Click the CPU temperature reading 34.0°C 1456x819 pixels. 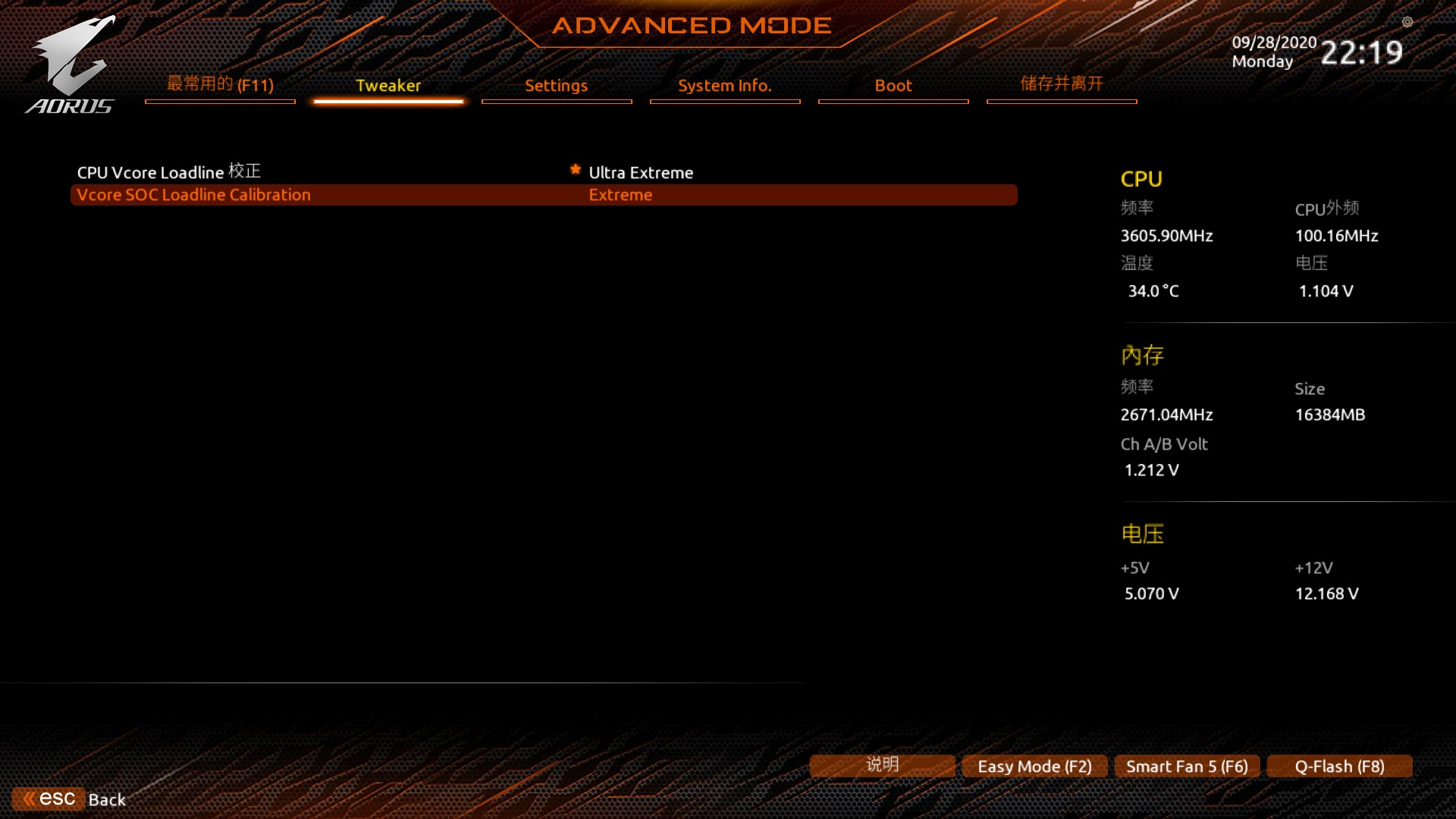pyautogui.click(x=1153, y=291)
